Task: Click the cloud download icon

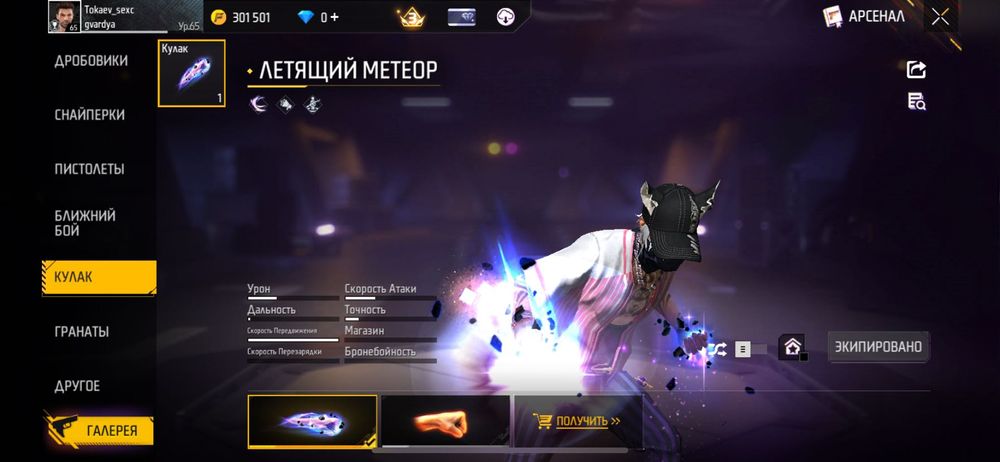Action: pos(505,17)
